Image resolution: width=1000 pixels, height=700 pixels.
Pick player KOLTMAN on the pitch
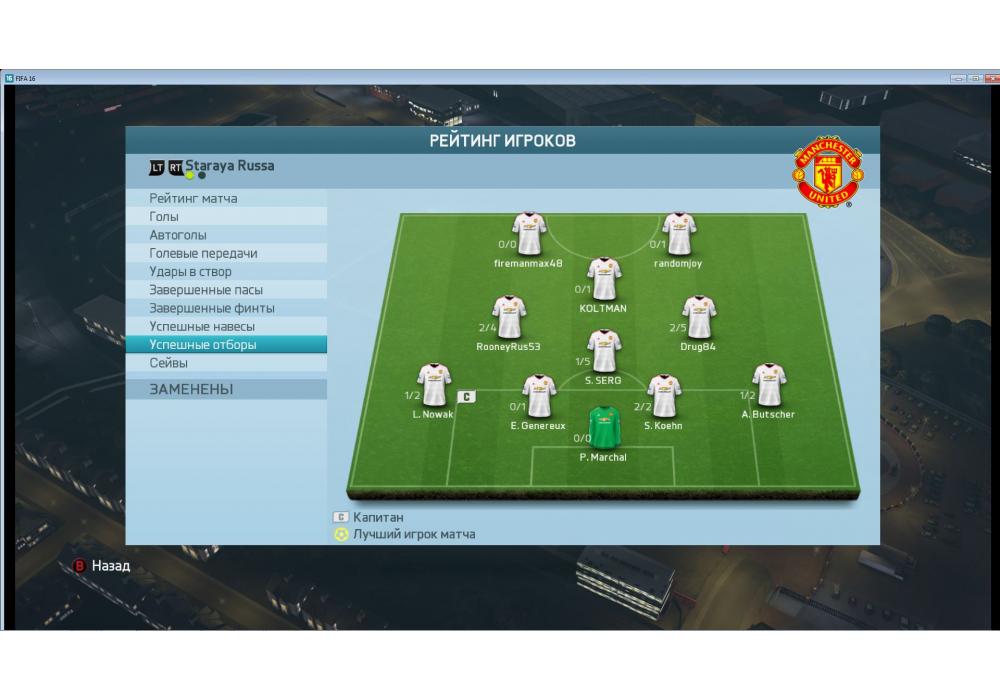603,278
